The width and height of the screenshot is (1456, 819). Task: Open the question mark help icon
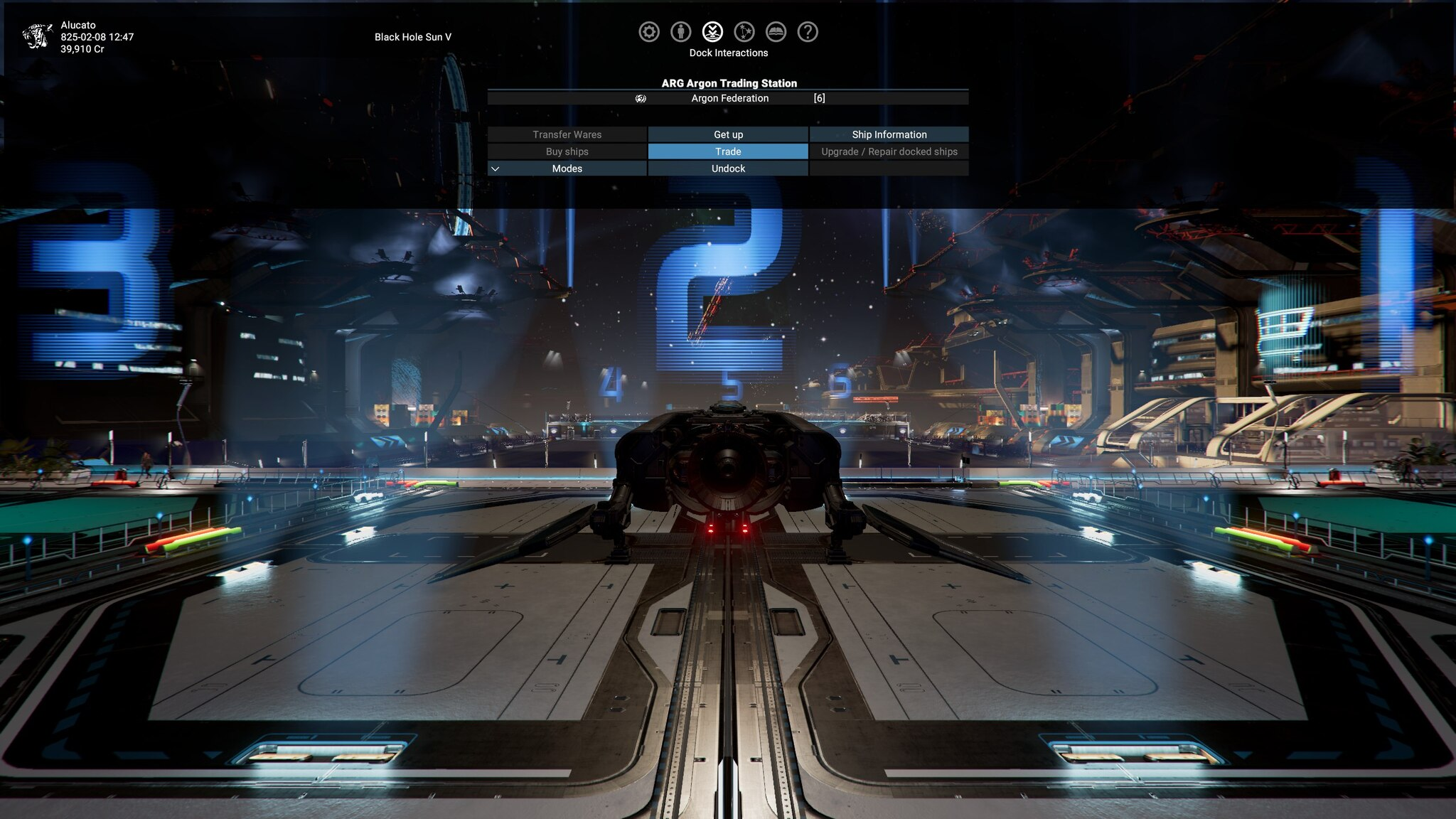[808, 32]
